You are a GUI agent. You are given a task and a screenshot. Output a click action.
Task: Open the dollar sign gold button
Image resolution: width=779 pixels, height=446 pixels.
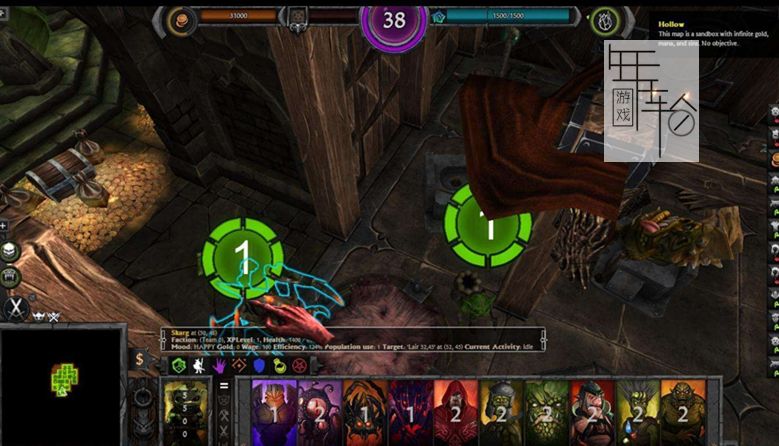pyautogui.click(x=140, y=360)
